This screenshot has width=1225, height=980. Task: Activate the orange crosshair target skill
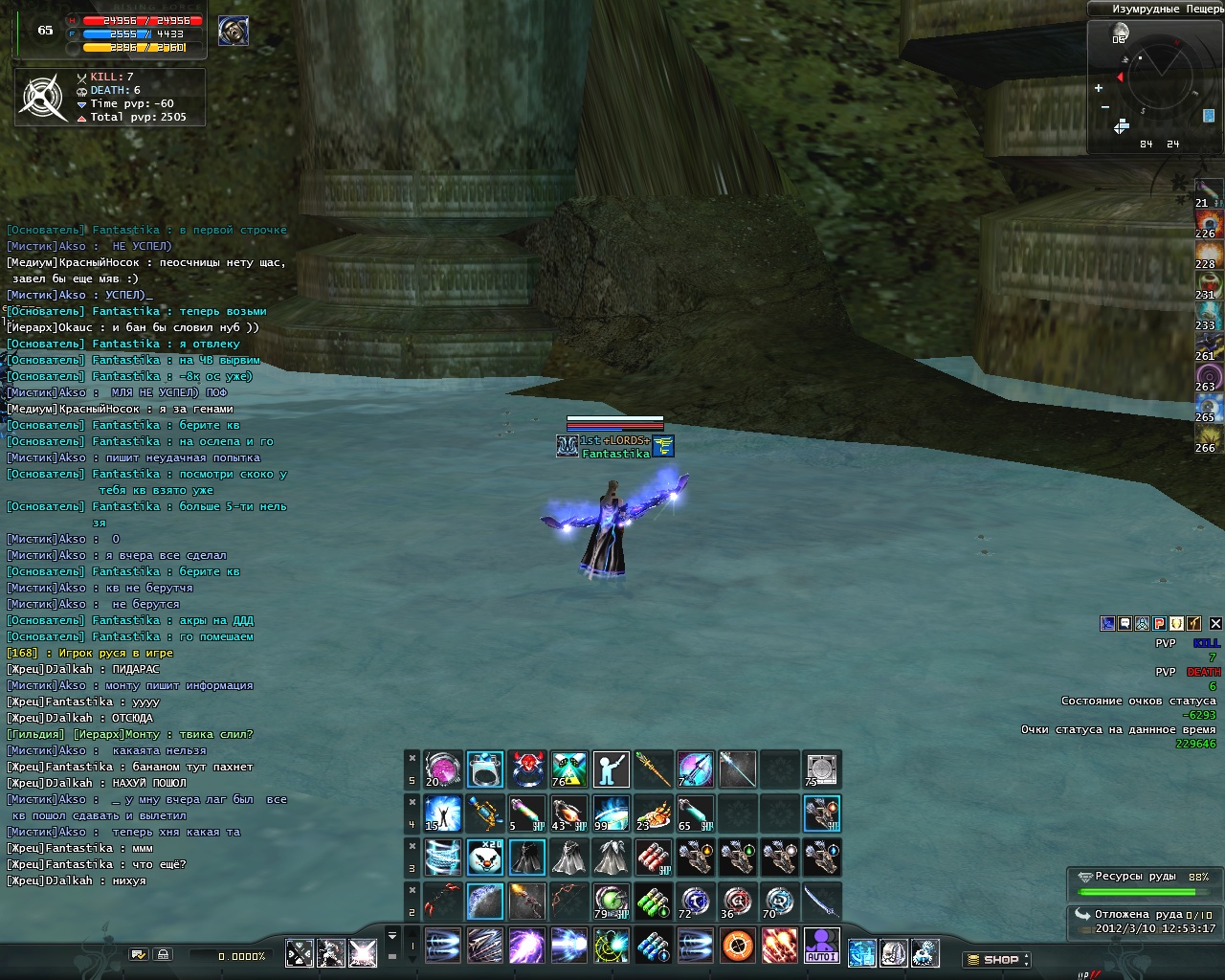[737, 946]
